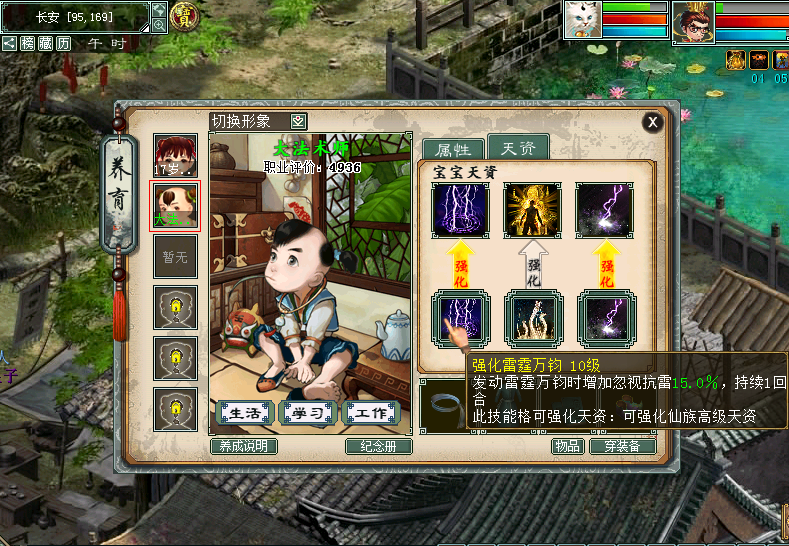Click the 工作 button

tap(371, 412)
